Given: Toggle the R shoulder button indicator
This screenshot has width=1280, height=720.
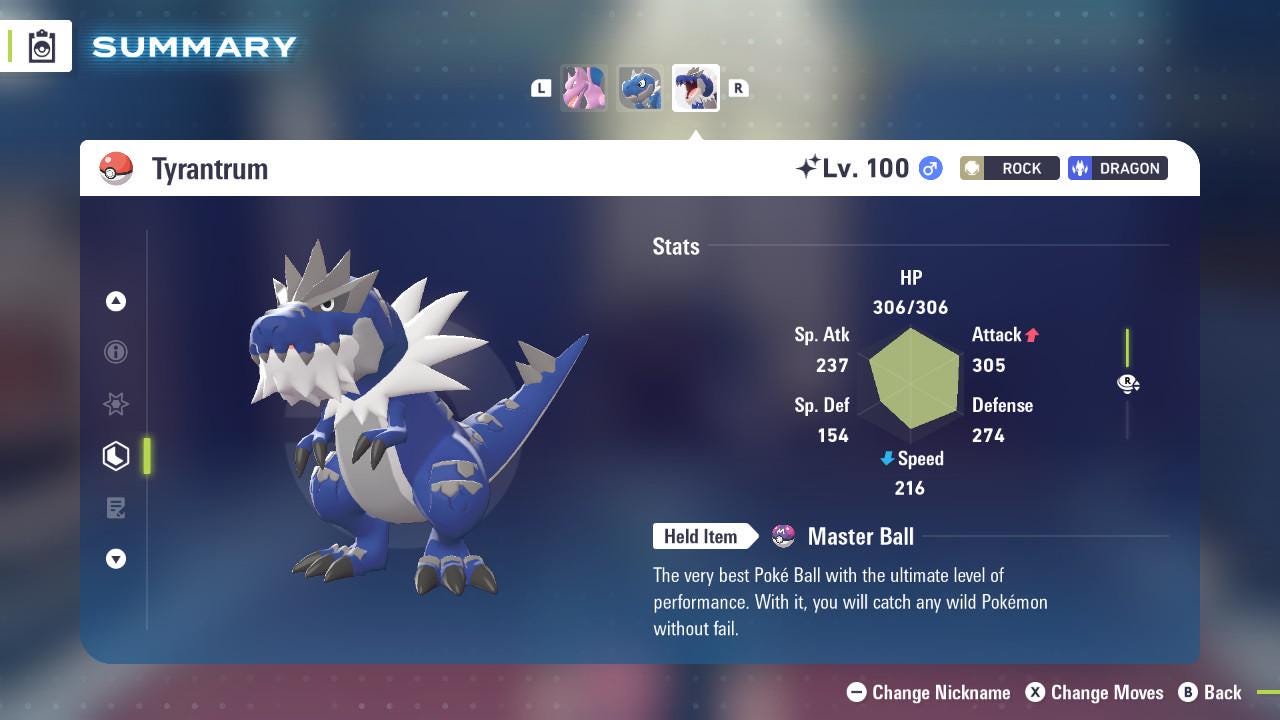Looking at the screenshot, I should pyautogui.click(x=738, y=88).
